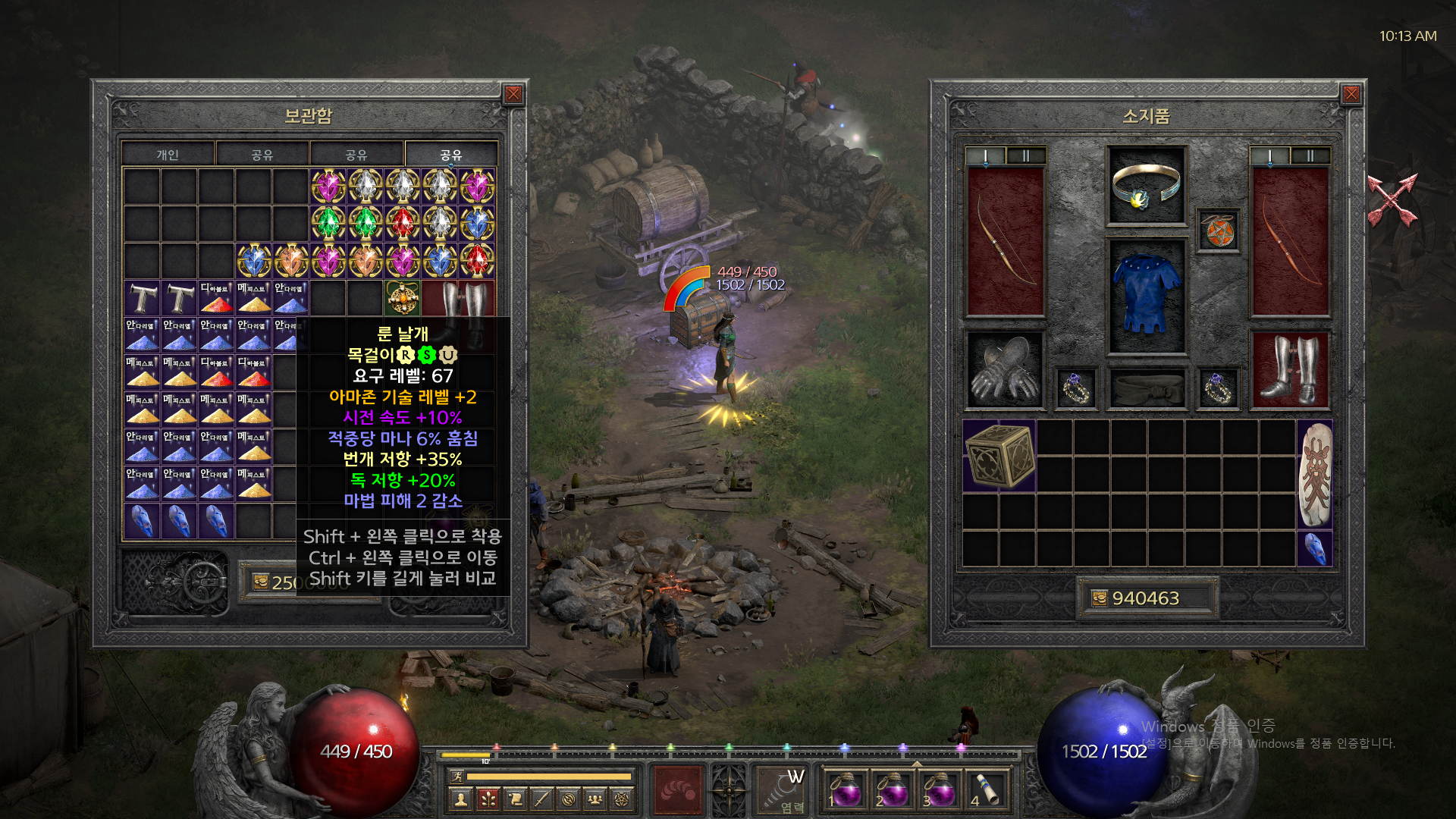Select the equipped gauntlets slot
The width and height of the screenshot is (1456, 819).
1005,371
